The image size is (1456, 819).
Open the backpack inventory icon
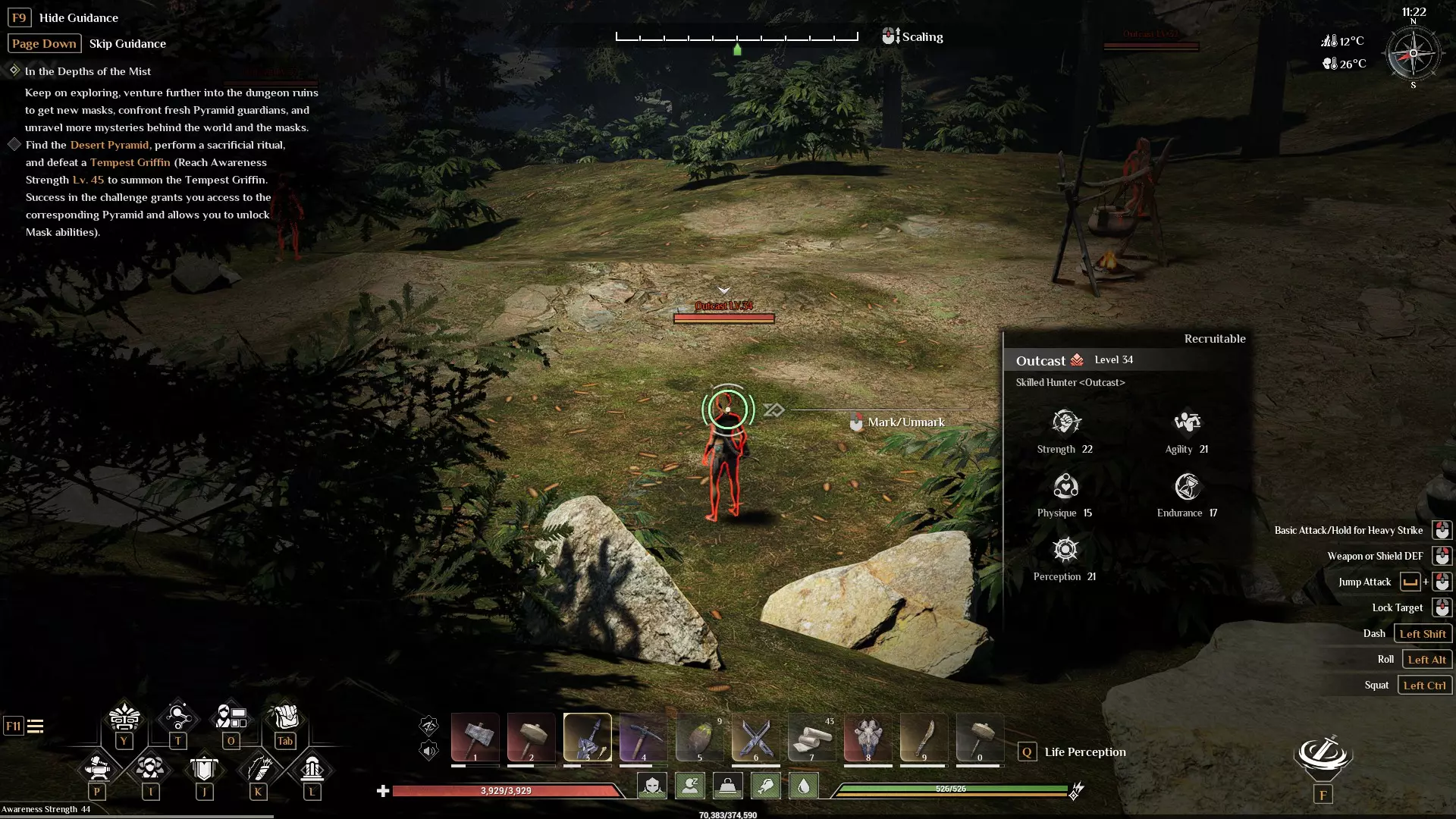tap(284, 717)
